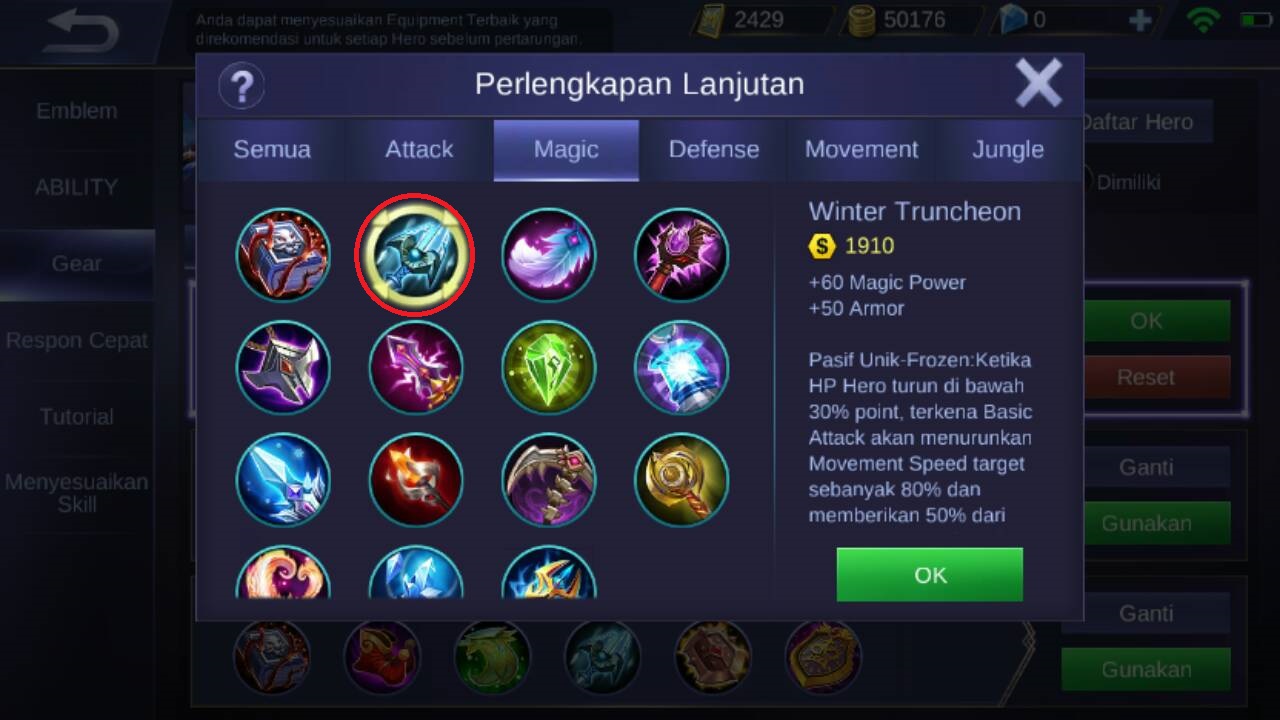Switch to the Semua tab
Viewport: 1280px width, 720px height.
[271, 150]
